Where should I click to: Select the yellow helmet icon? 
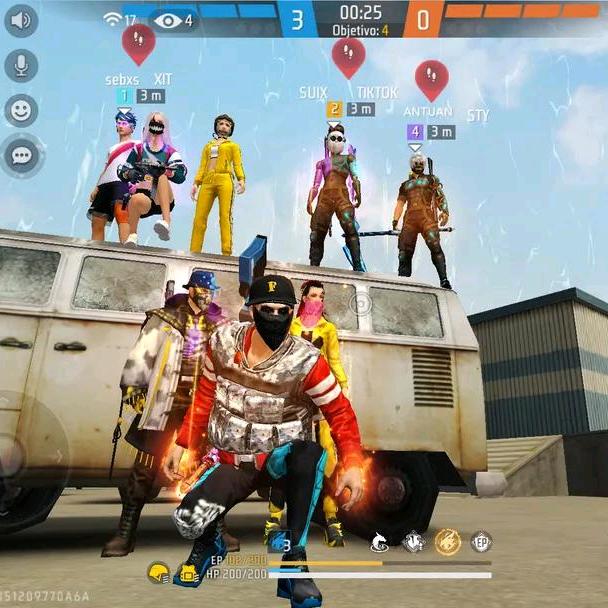pos(158,573)
